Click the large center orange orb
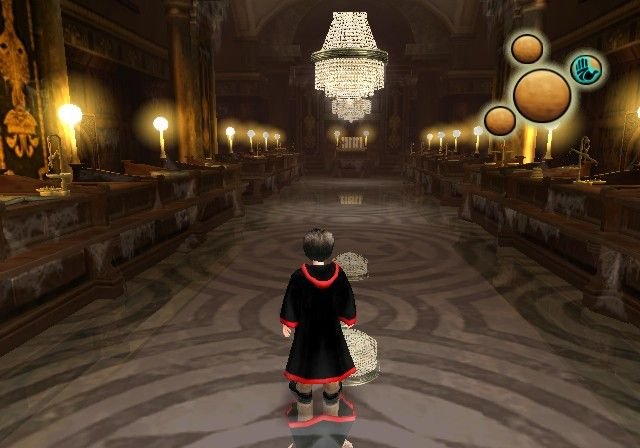 (542, 94)
